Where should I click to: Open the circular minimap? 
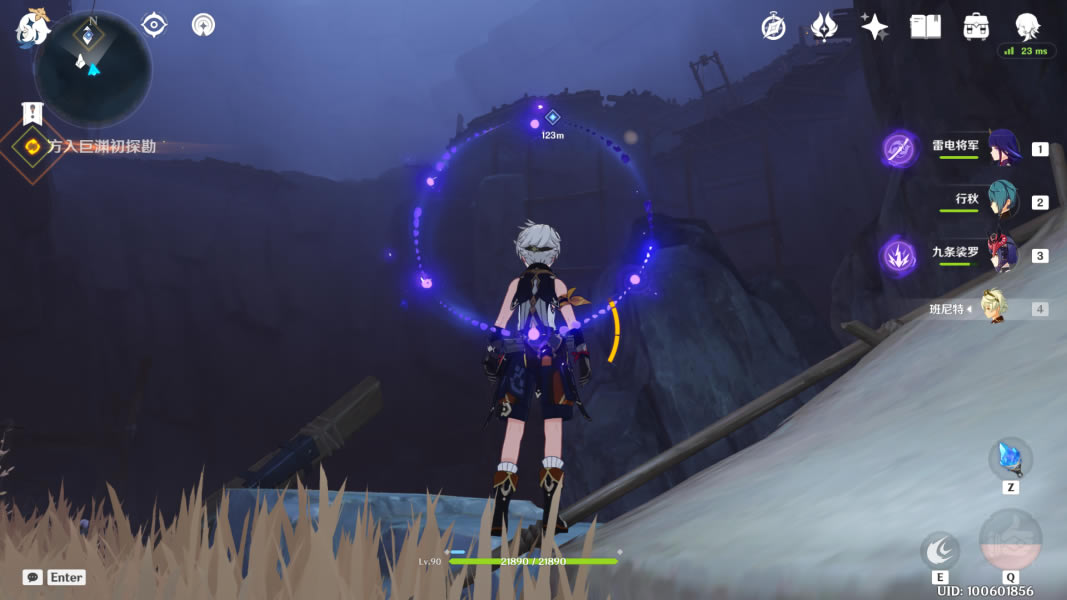92,68
